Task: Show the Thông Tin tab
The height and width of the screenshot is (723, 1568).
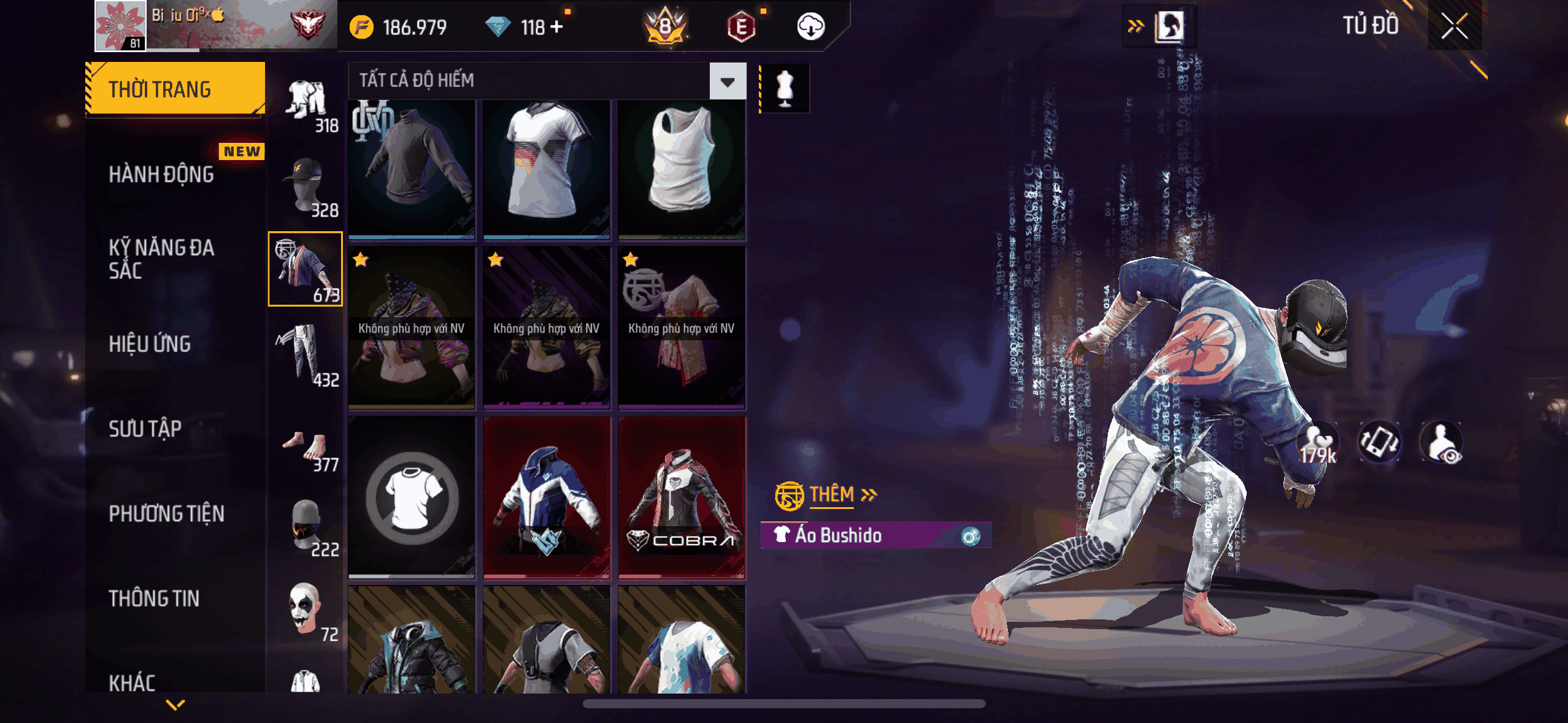Action: (154, 599)
